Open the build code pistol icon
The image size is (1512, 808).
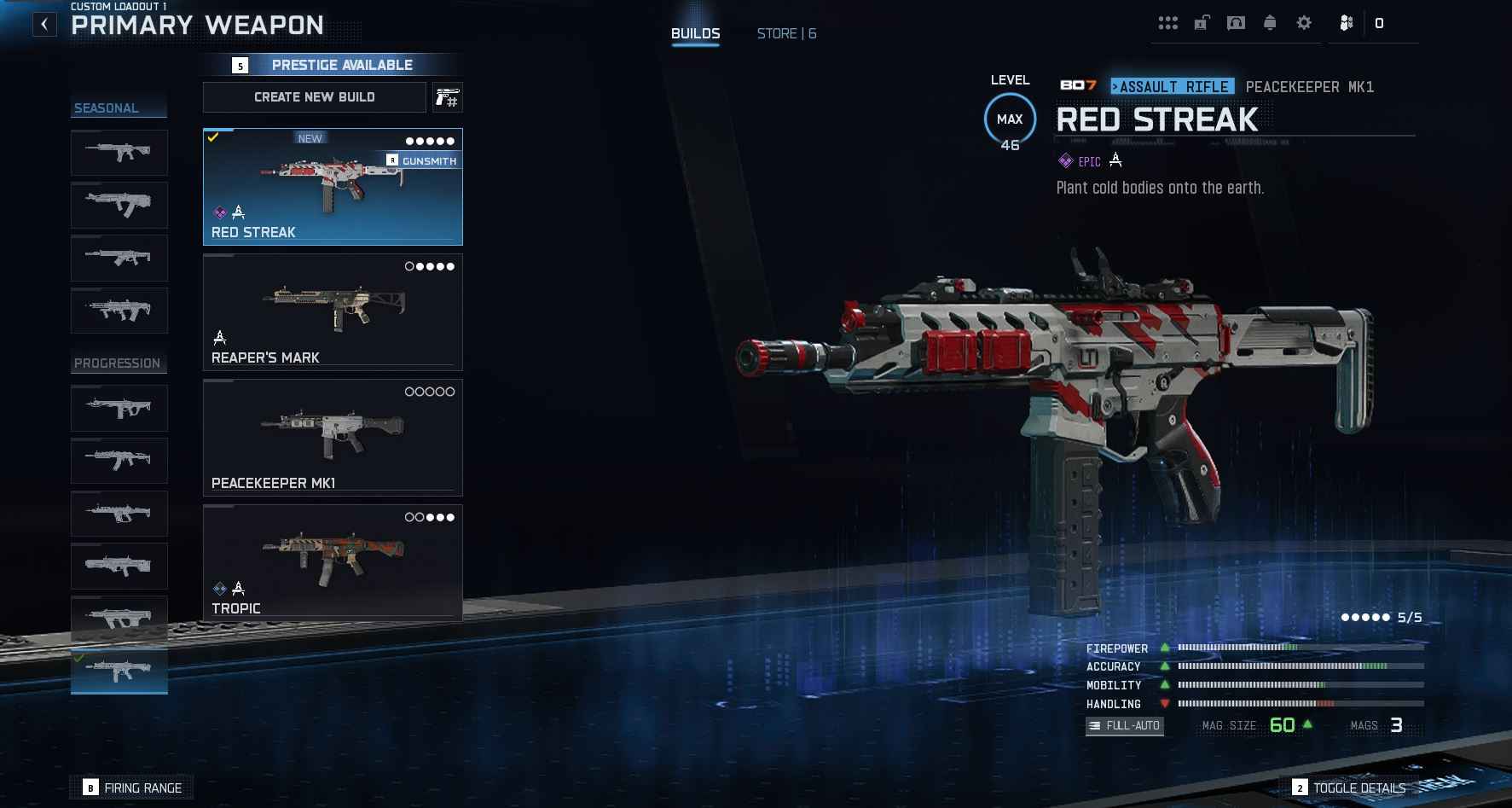[x=448, y=97]
